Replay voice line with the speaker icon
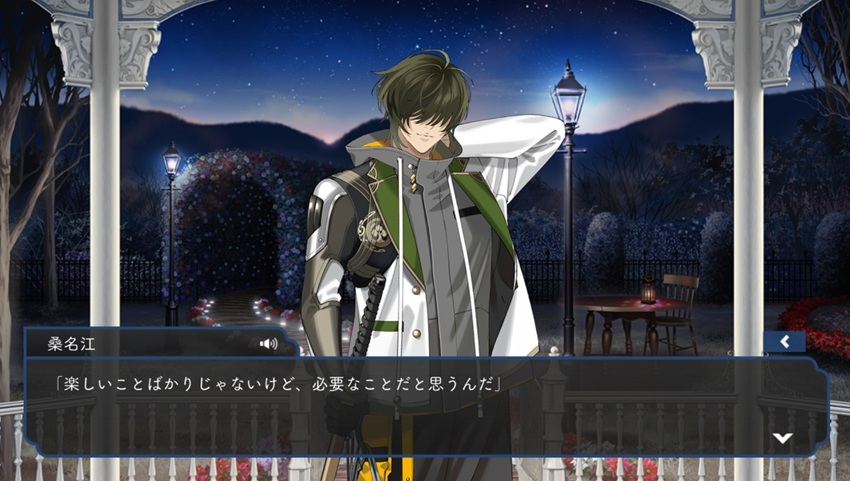The height and width of the screenshot is (481, 850). point(268,343)
